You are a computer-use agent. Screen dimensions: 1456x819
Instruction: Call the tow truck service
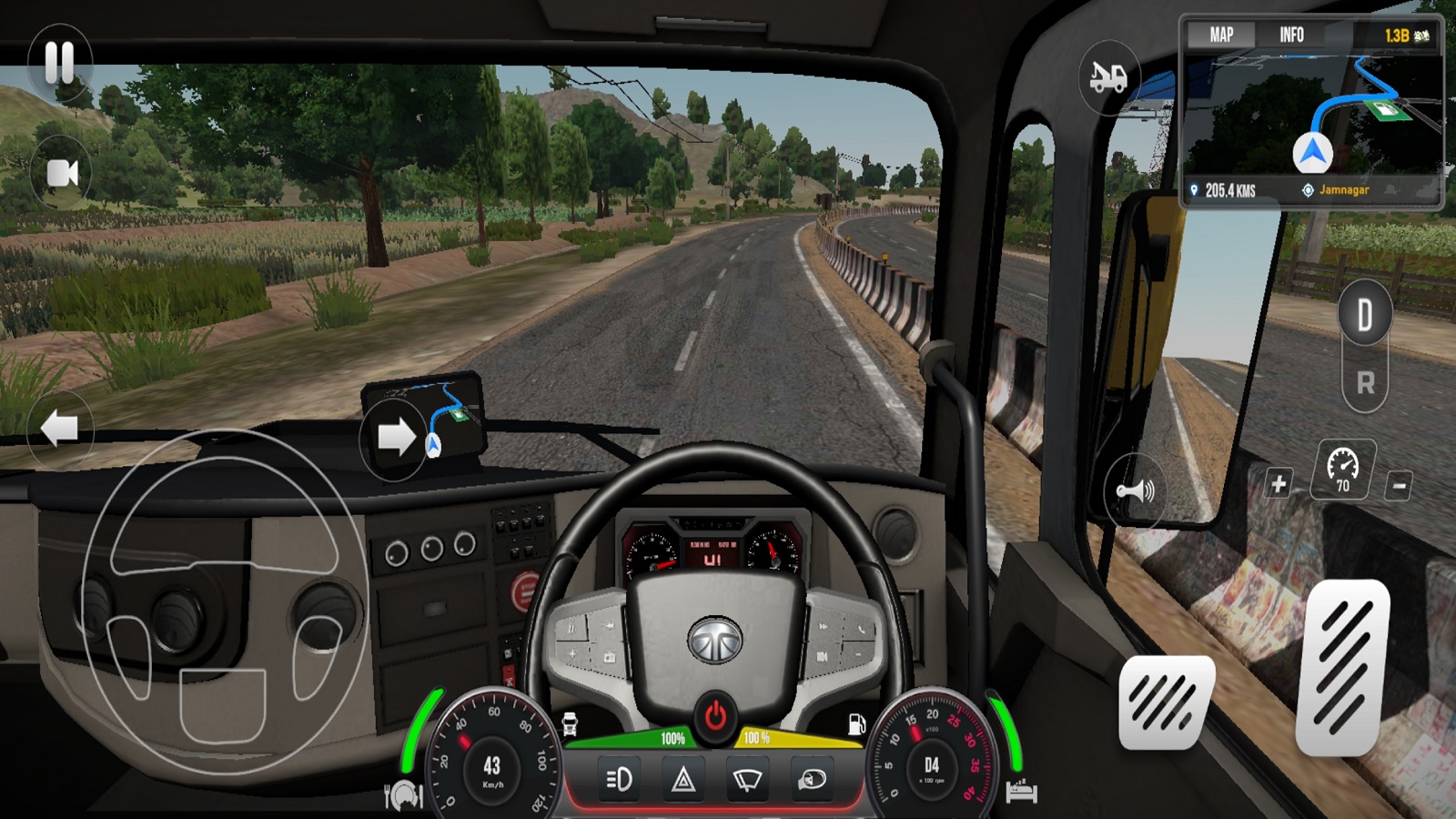pos(1108,77)
